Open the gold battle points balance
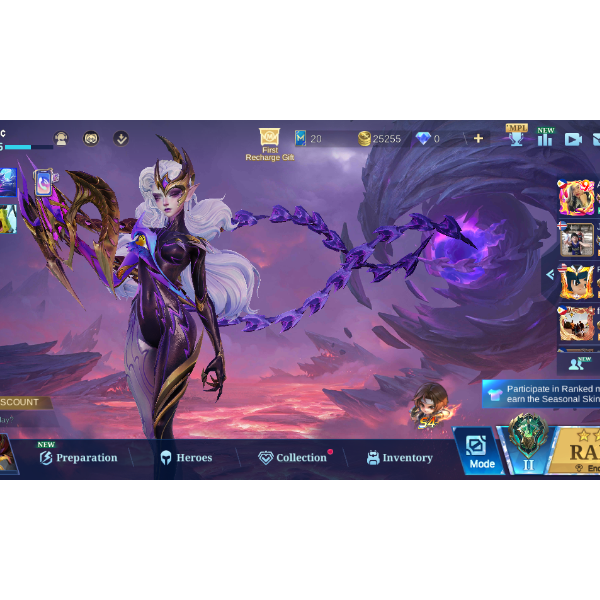The width and height of the screenshot is (600, 600). pyautogui.click(x=380, y=139)
